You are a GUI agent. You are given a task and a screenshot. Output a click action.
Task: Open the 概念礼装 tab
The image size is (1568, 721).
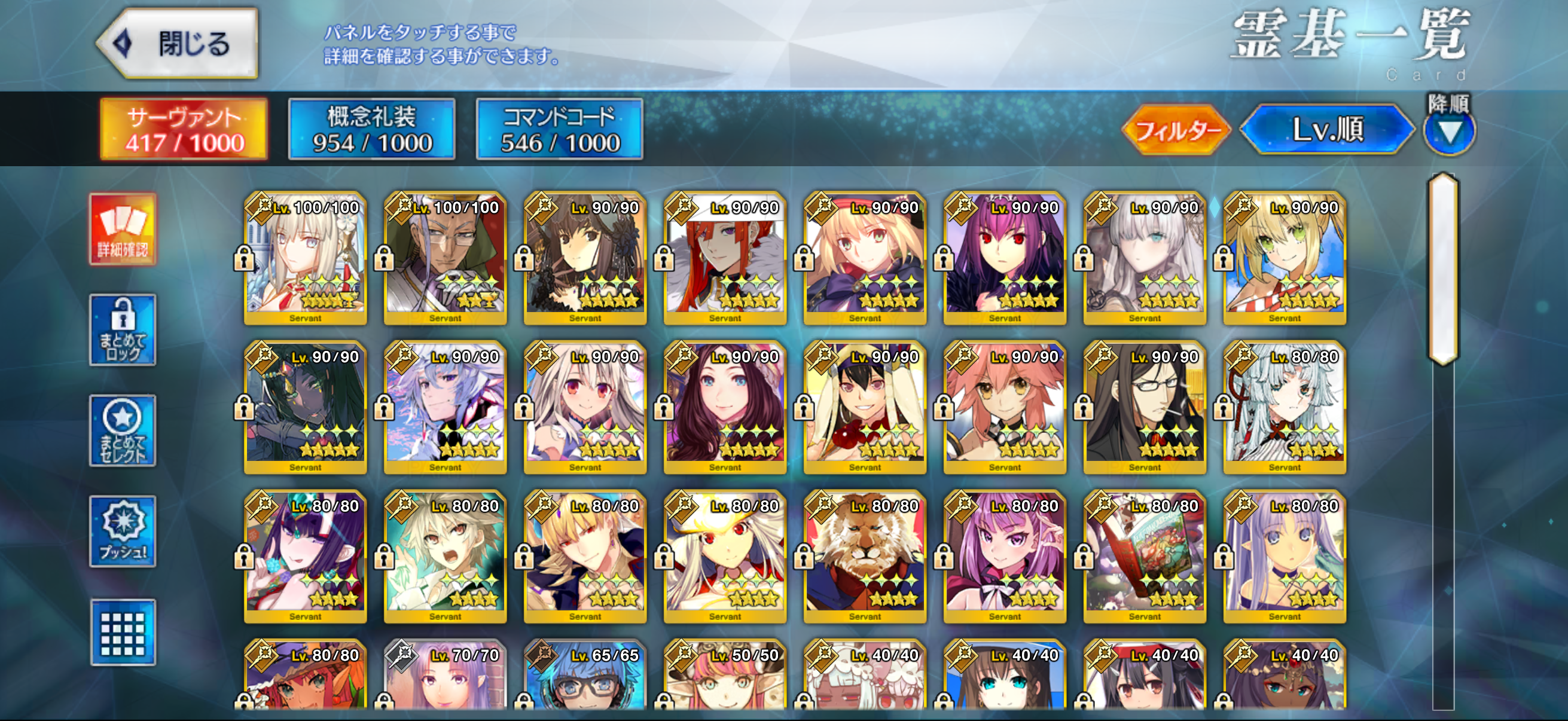[x=371, y=129]
